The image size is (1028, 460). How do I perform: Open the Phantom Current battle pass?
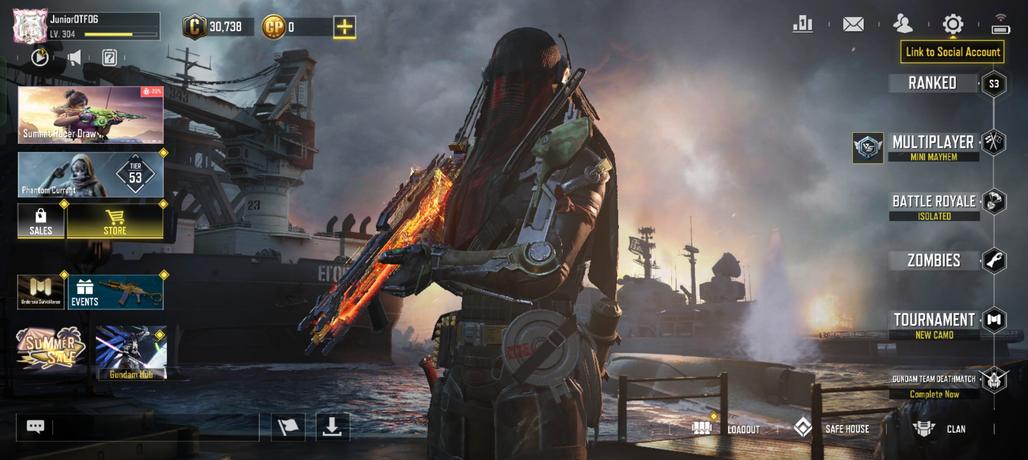[x=90, y=174]
